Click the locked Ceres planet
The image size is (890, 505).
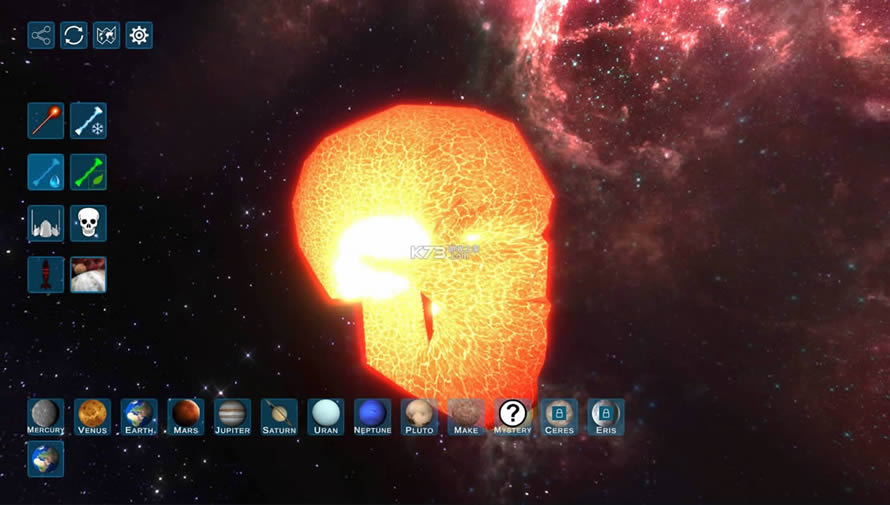click(x=559, y=416)
